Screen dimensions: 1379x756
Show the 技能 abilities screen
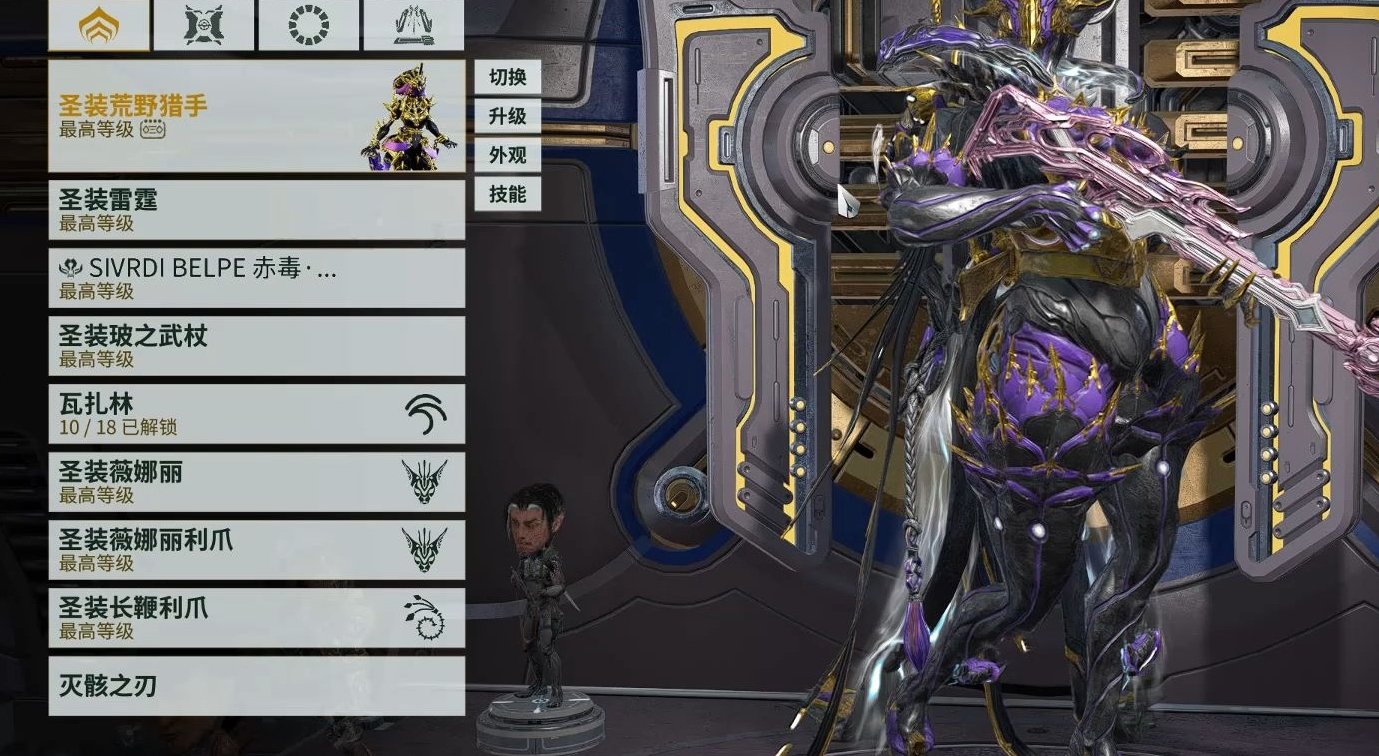tap(507, 194)
